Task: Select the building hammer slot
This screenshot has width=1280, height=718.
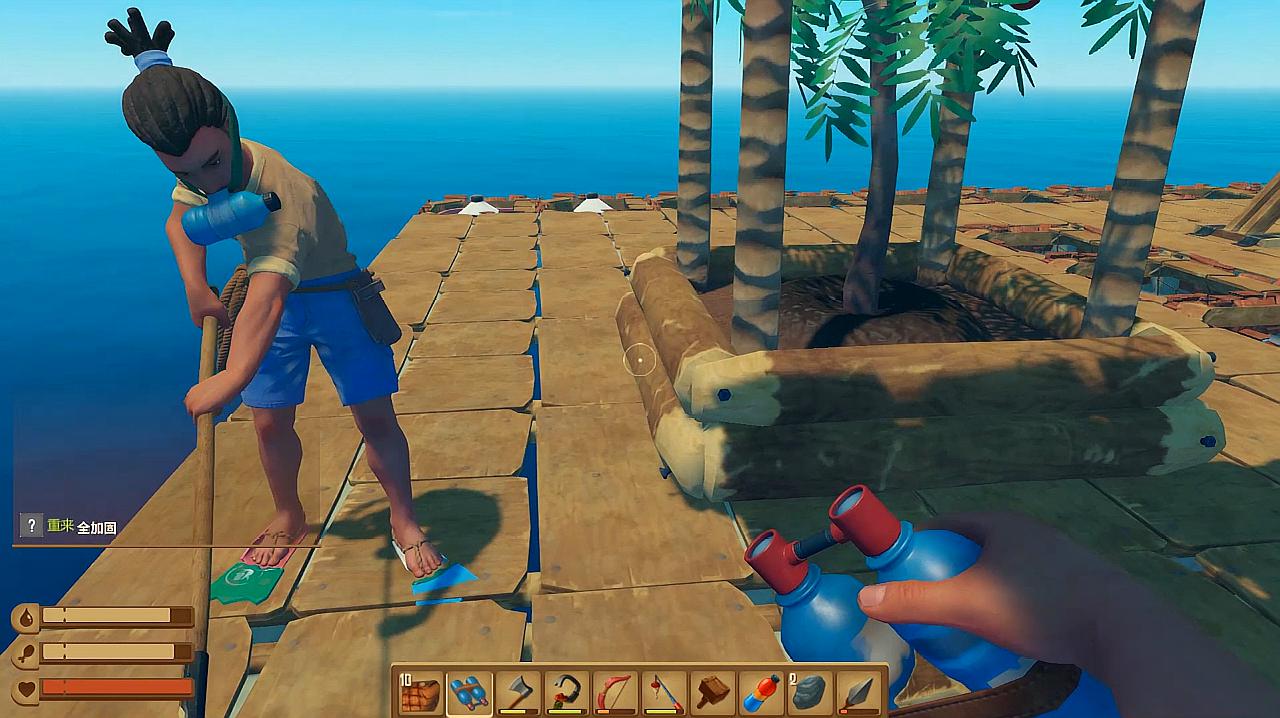Action: coord(713,692)
